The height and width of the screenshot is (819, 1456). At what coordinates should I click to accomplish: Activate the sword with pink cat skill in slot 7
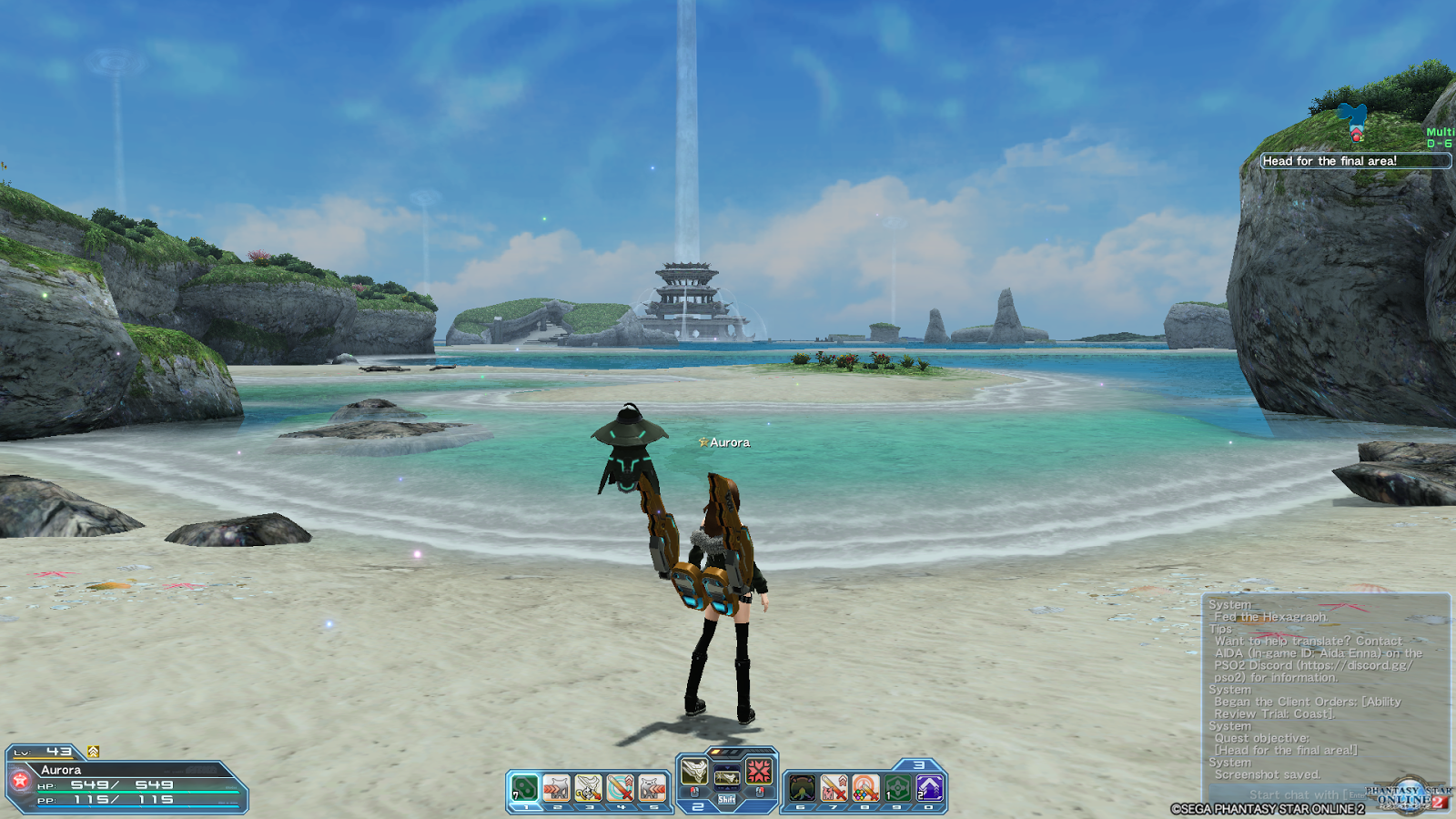pos(834,788)
